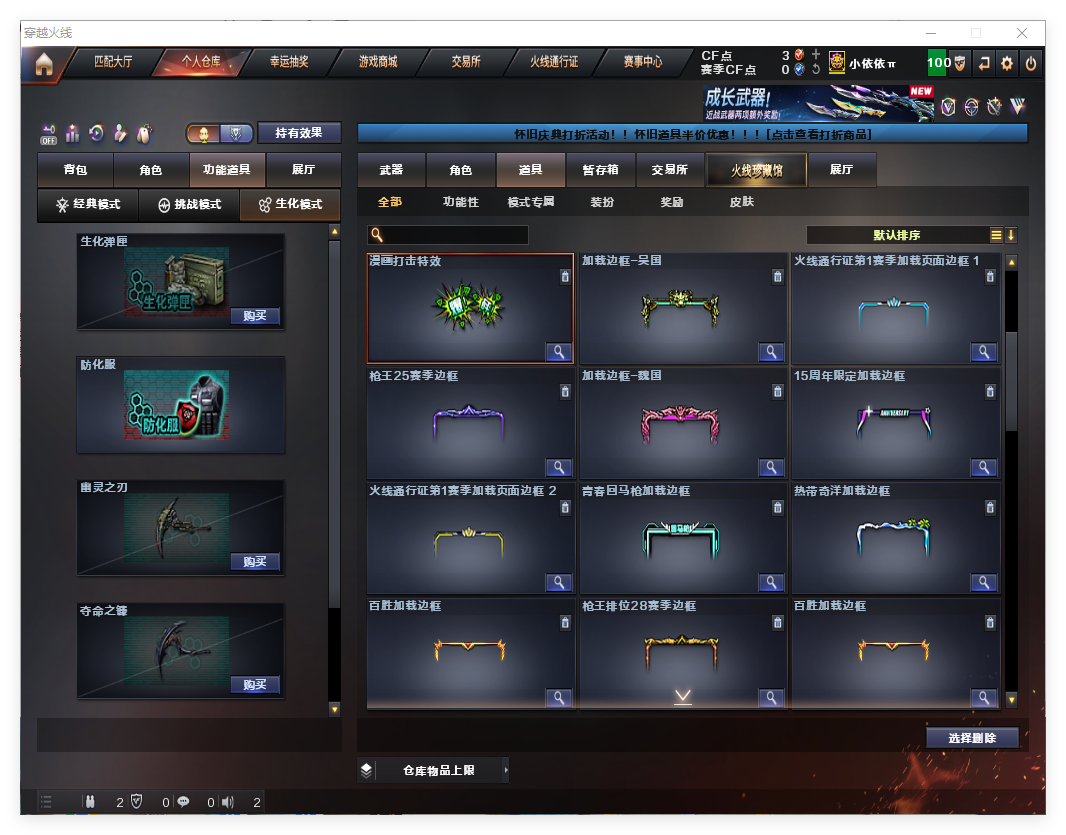
Task: Open the 火线通行证 battle pass
Action: (554, 62)
